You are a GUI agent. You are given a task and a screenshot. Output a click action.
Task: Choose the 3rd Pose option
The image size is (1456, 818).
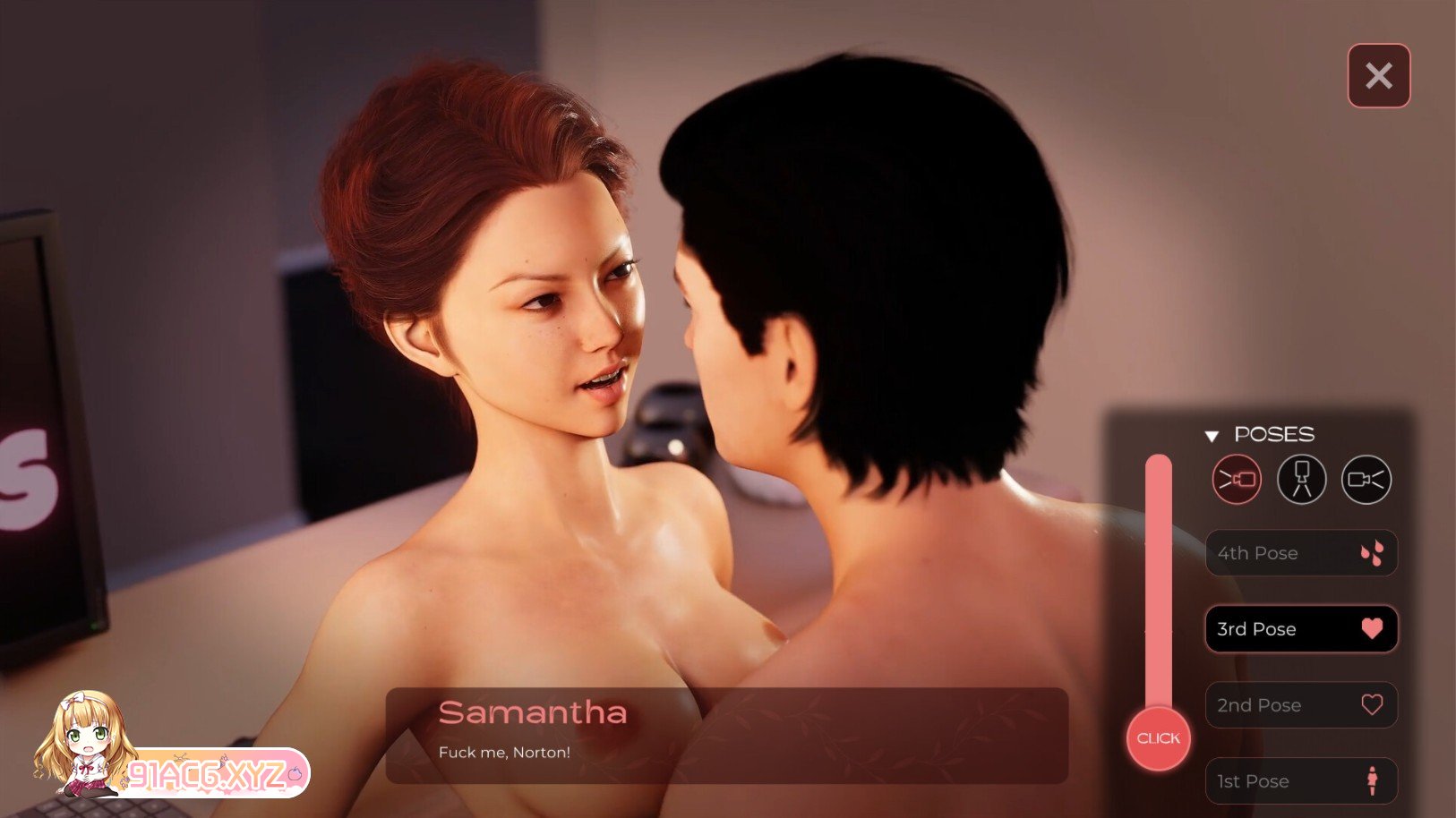1300,629
